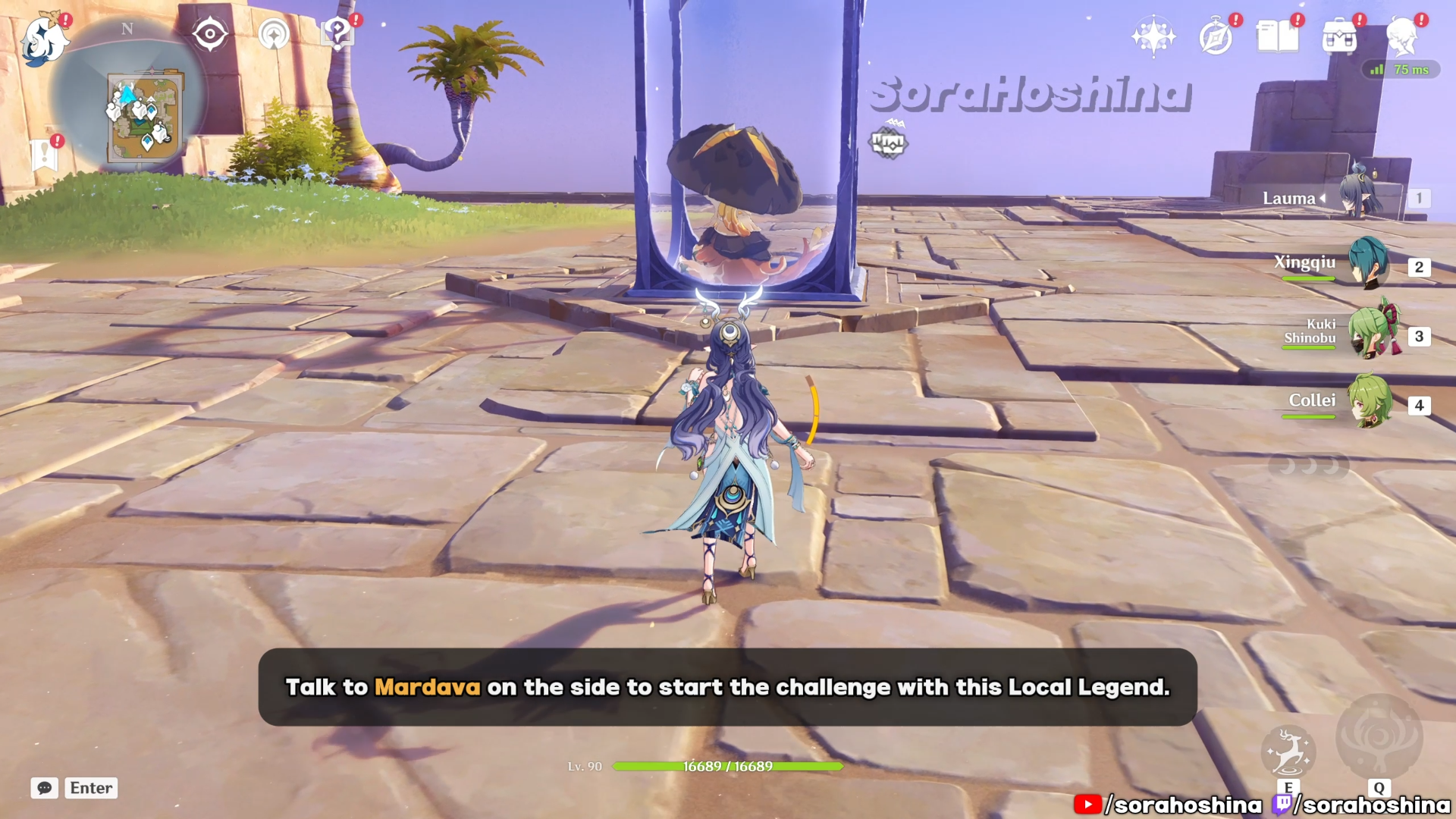Open the quest flag icon below minimap
The height and width of the screenshot is (819, 1456).
[x=45, y=155]
